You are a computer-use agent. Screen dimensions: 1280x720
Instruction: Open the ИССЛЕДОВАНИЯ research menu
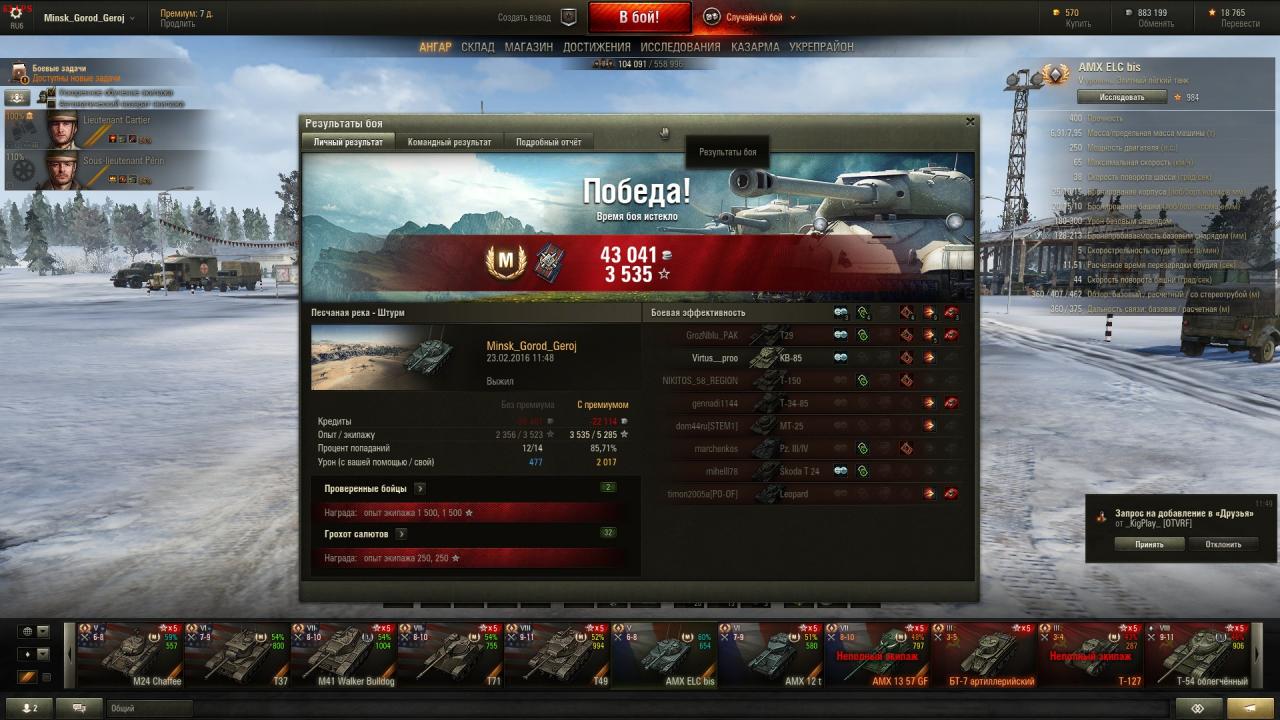[680, 47]
